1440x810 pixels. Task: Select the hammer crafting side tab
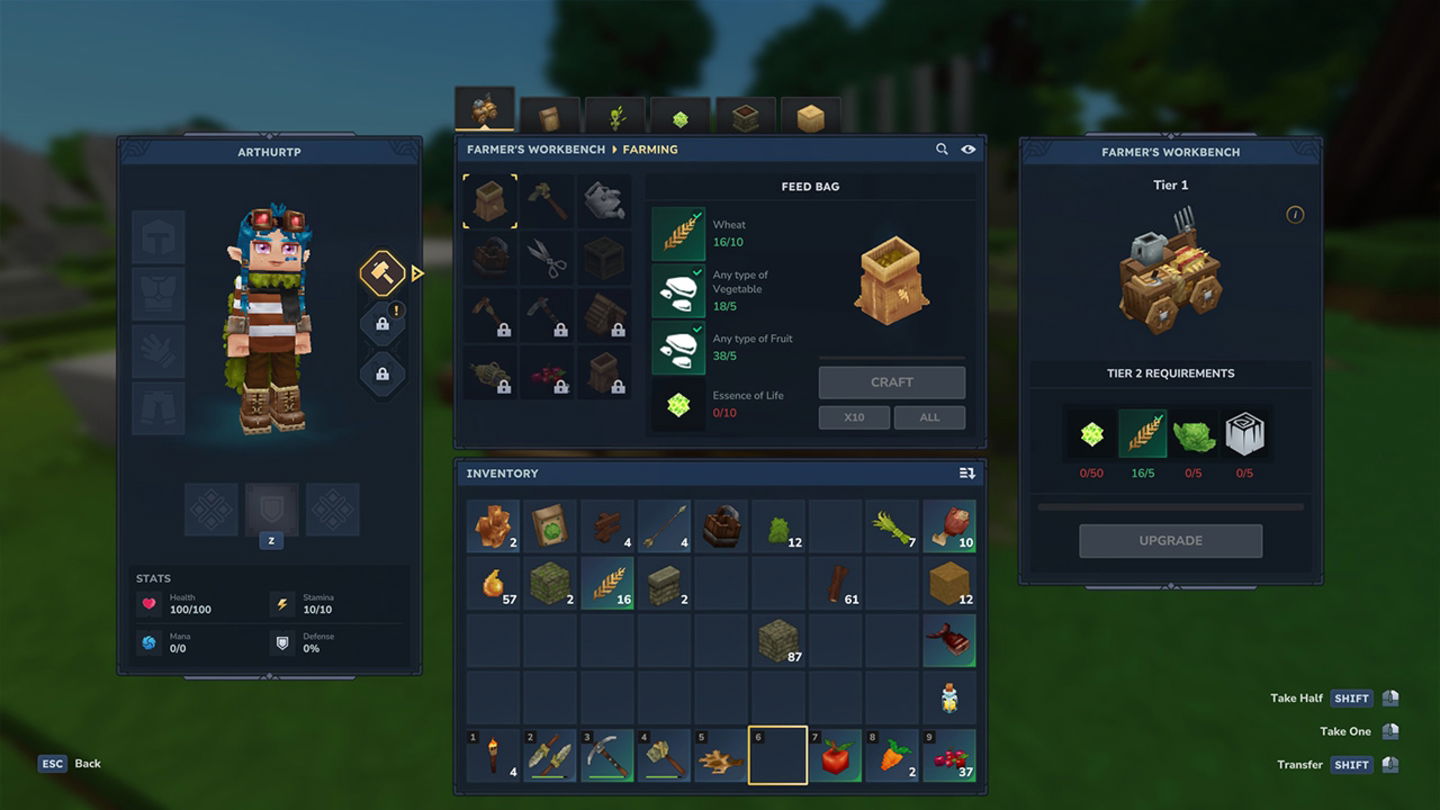pos(382,273)
